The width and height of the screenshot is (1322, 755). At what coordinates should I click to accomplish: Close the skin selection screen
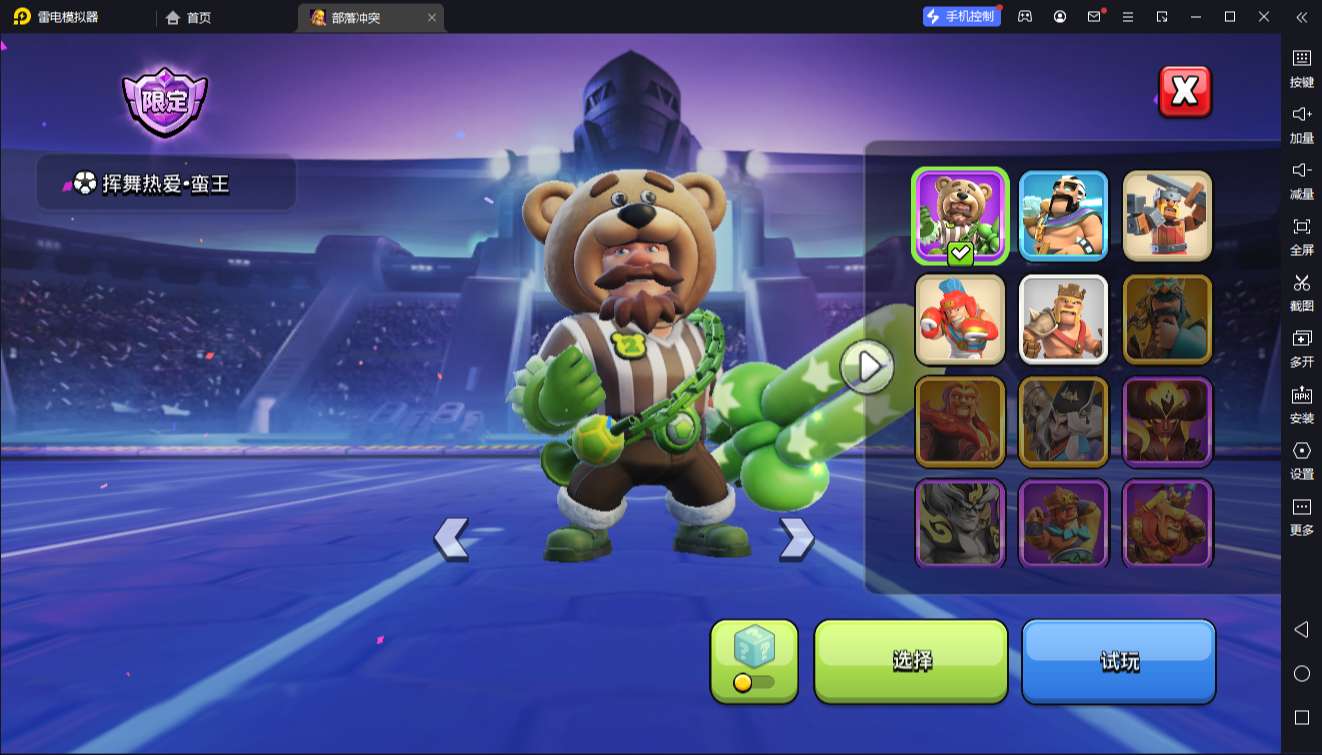(x=1184, y=92)
